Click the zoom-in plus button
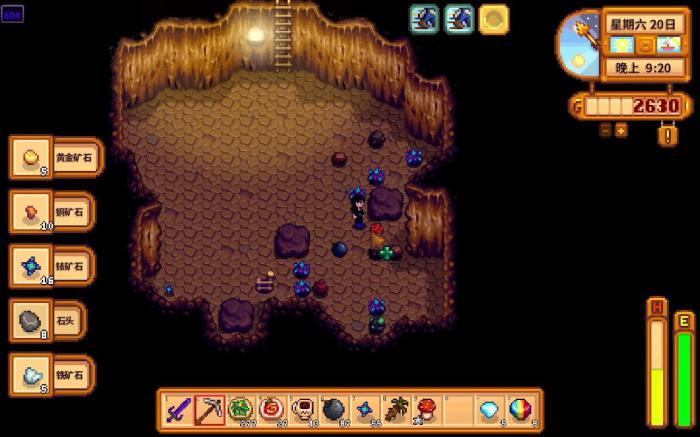Image resolution: width=700 pixels, height=437 pixels. pos(621,130)
